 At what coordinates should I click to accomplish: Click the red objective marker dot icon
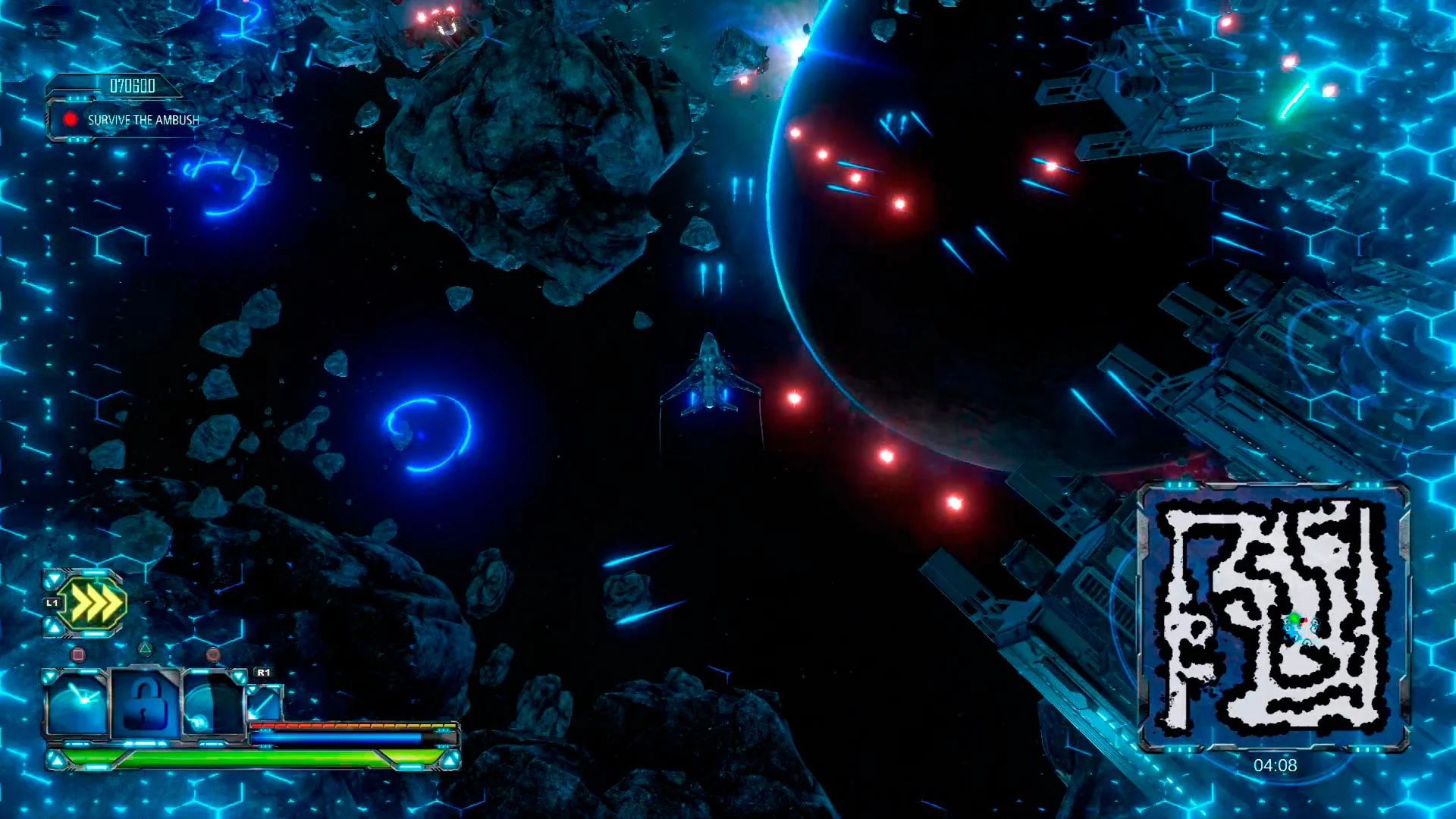(70, 118)
